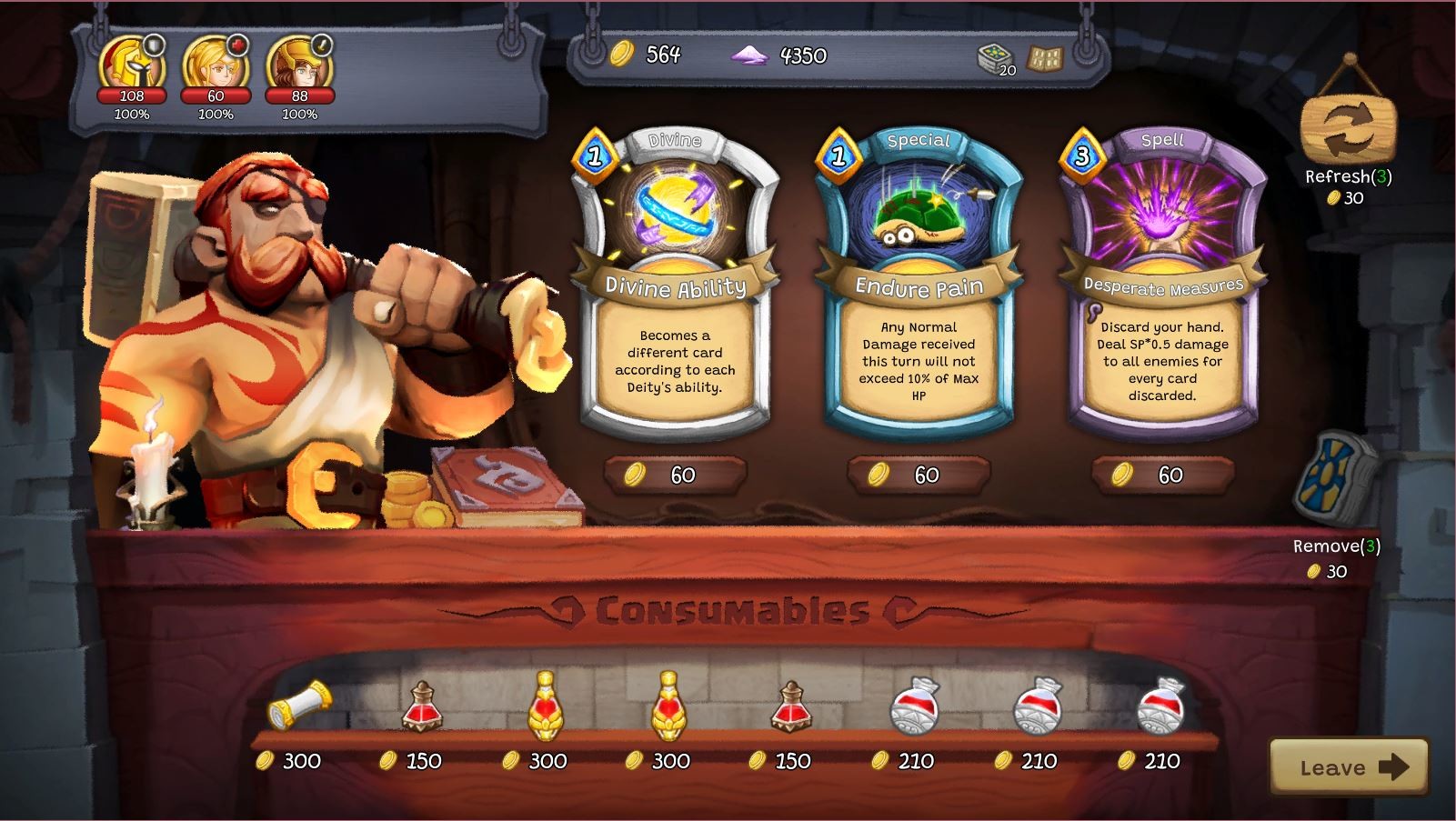
Task: Buy Divine Ability for 60 gold
Action: [674, 476]
